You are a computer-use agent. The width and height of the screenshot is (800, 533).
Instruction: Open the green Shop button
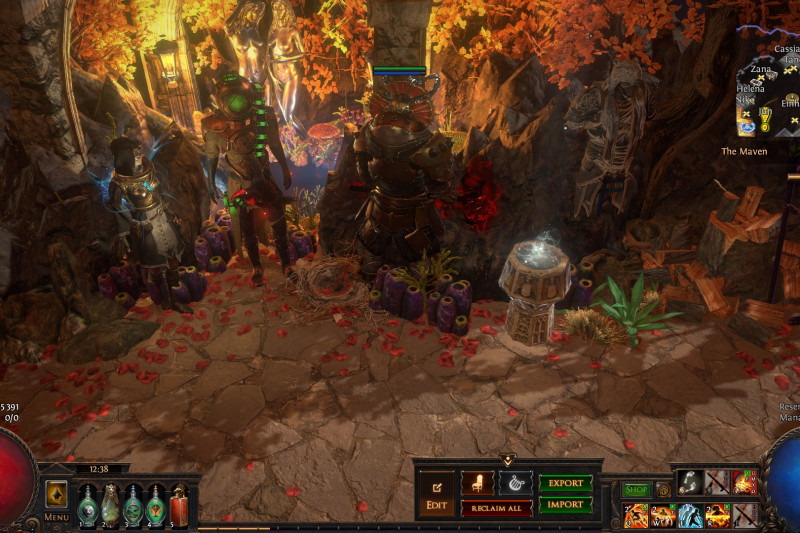[636, 490]
